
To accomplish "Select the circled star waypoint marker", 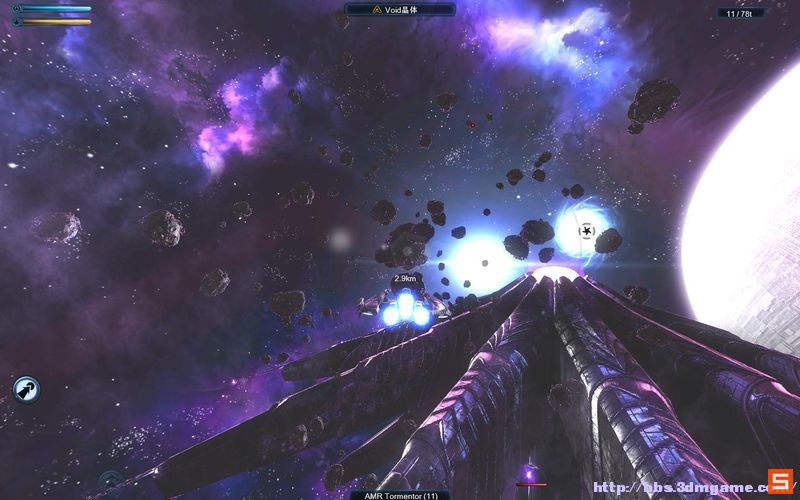I will (587, 232).
